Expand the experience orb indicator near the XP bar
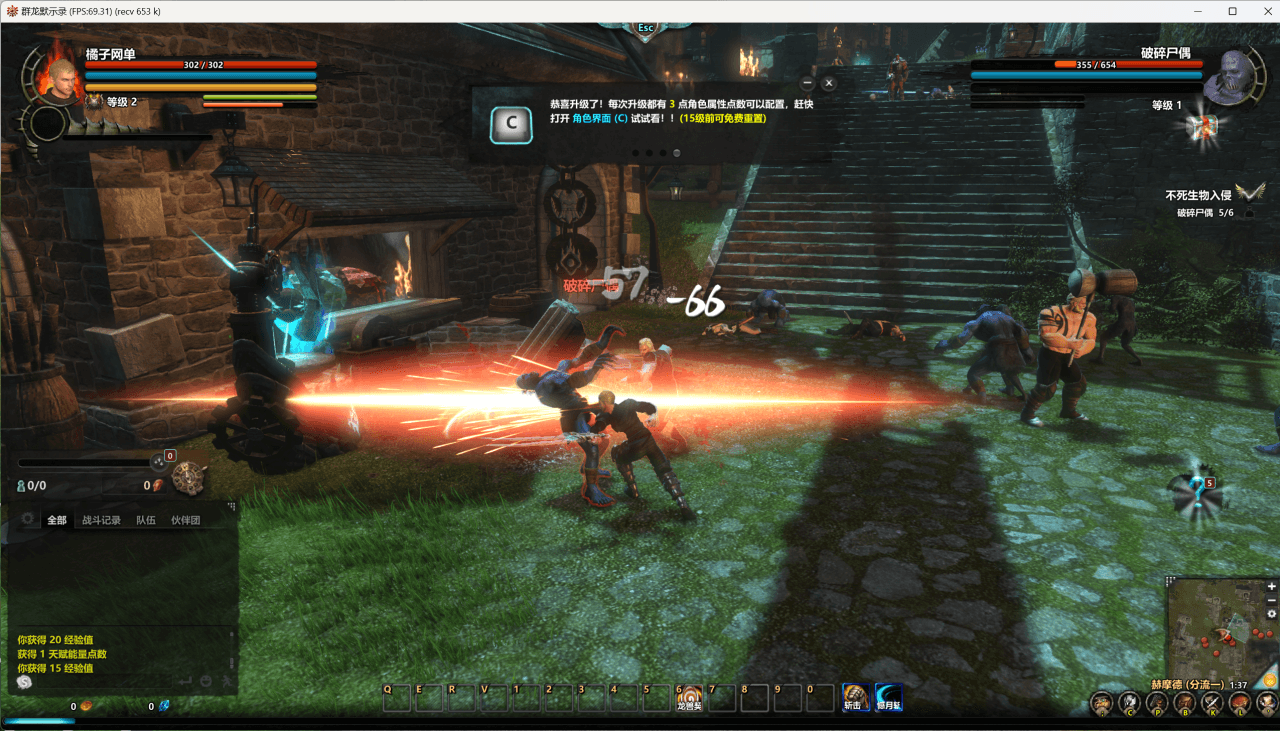This screenshot has height=731, width=1280. click(x=160, y=462)
